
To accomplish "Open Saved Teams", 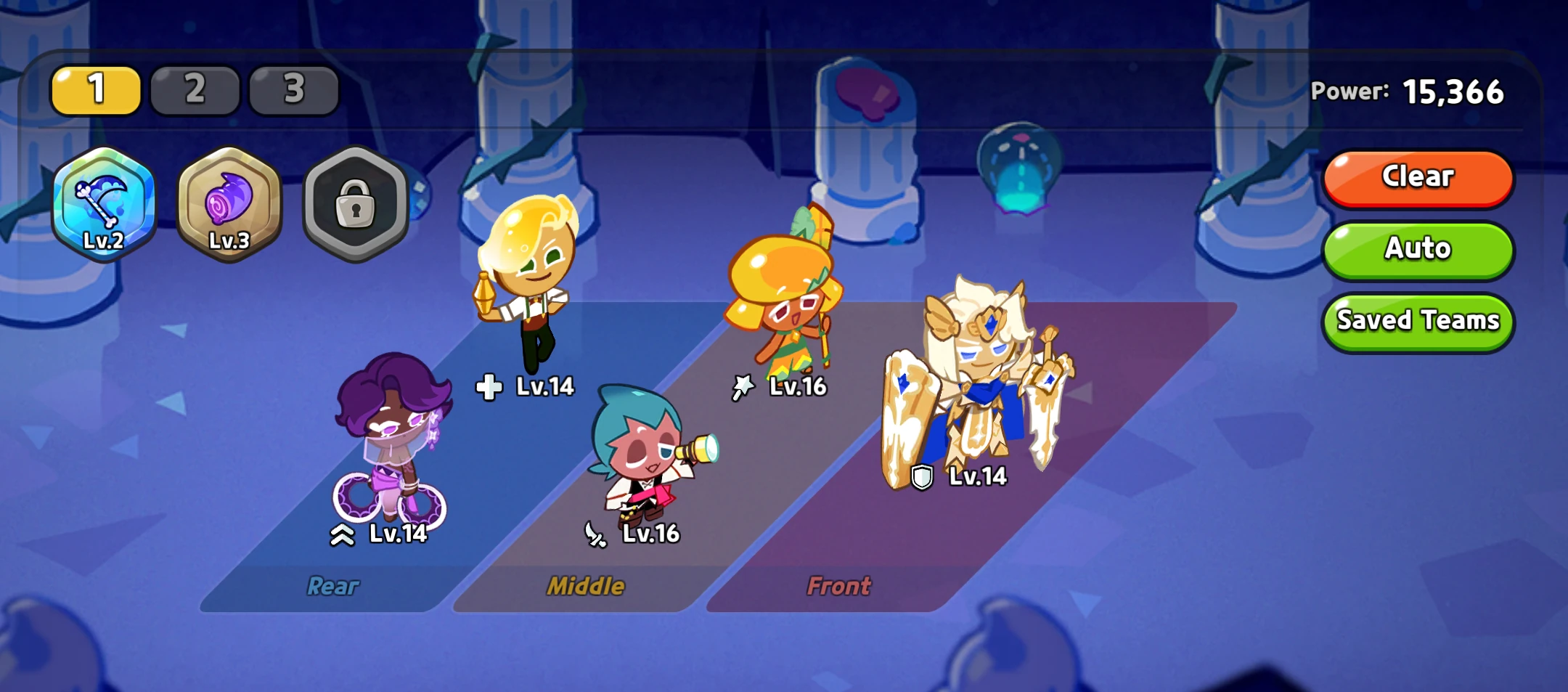I will (x=1417, y=320).
